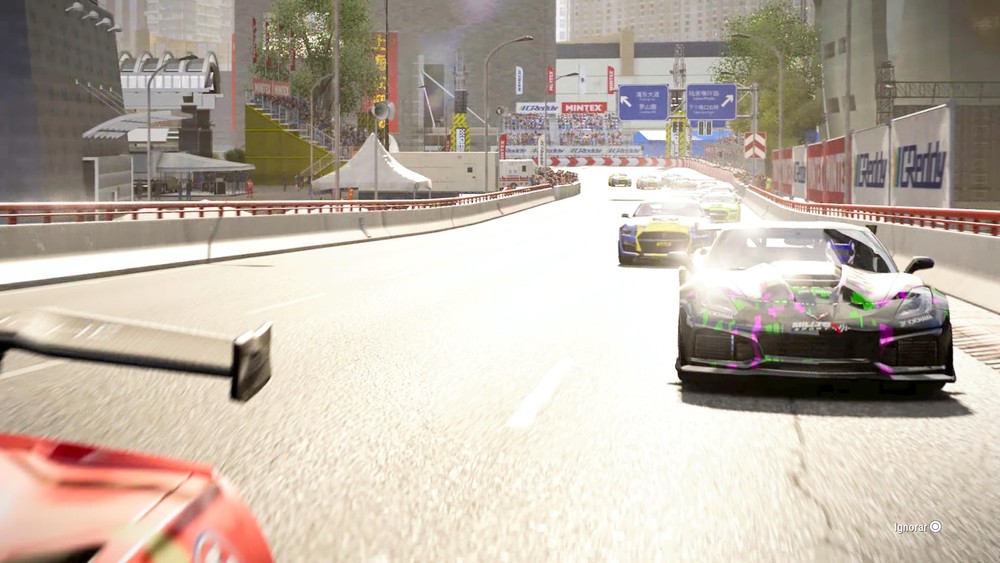Skip the intro with the Ignorar prompt
1000x563 pixels.
[918, 527]
